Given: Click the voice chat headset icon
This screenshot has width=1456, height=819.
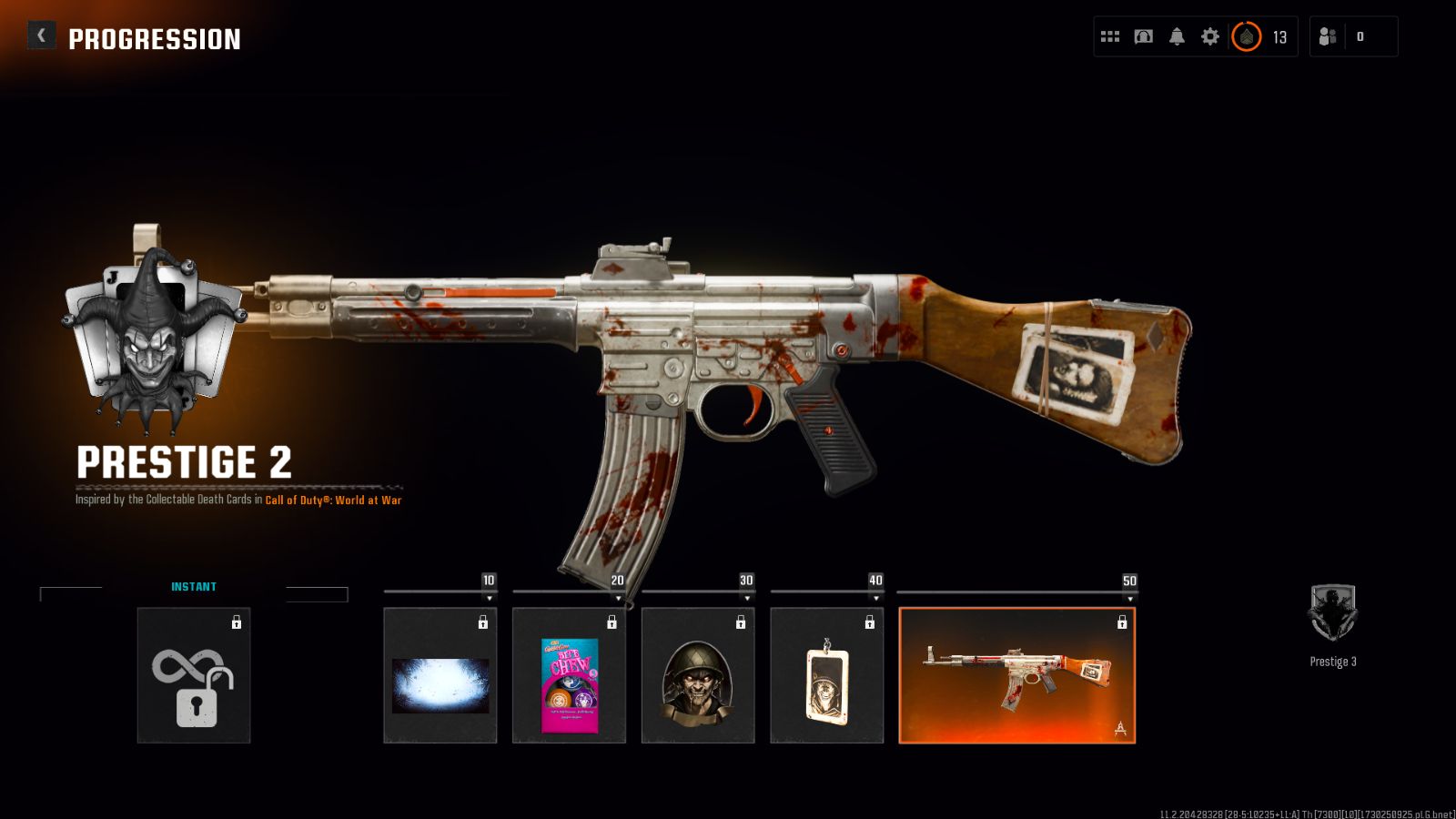Looking at the screenshot, I should coord(1143,36).
